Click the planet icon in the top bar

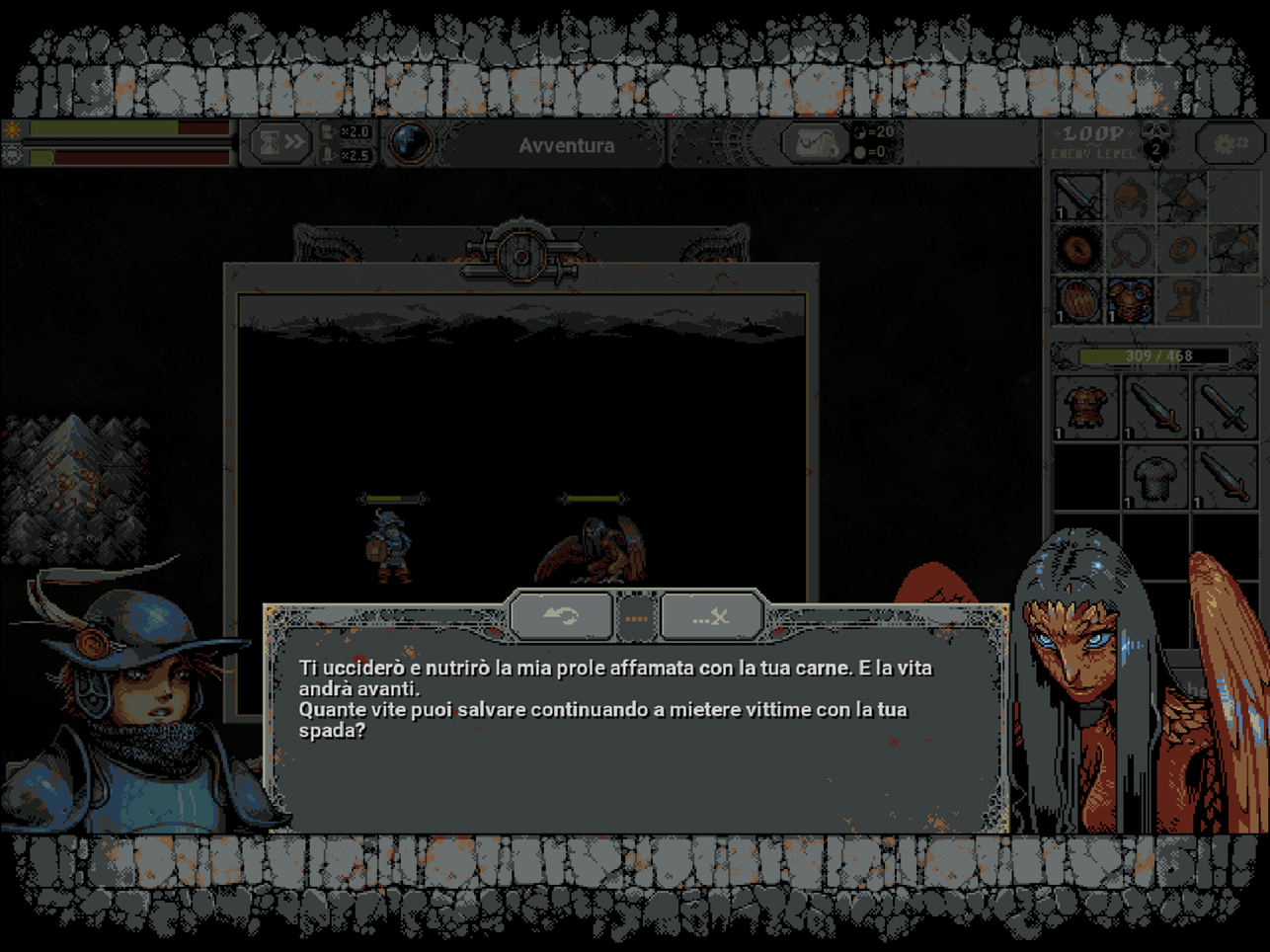point(410,144)
